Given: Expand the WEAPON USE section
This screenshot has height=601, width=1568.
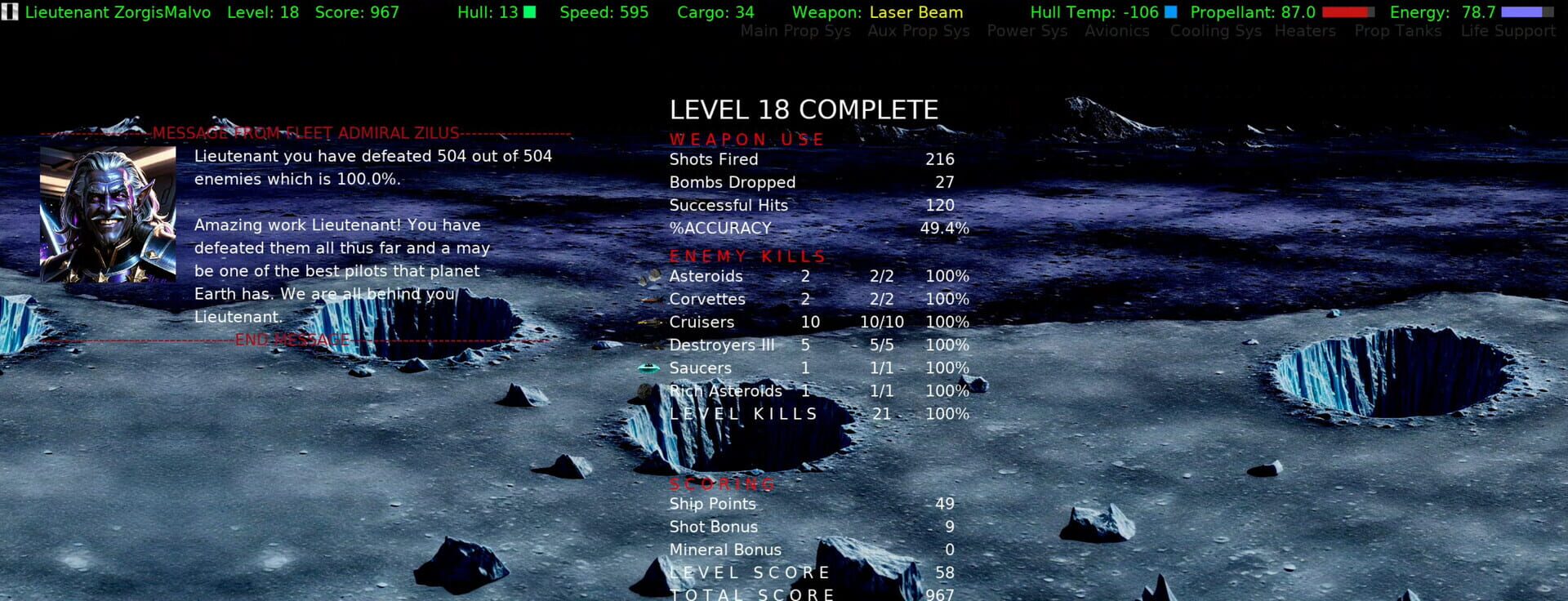Looking at the screenshot, I should 746,139.
